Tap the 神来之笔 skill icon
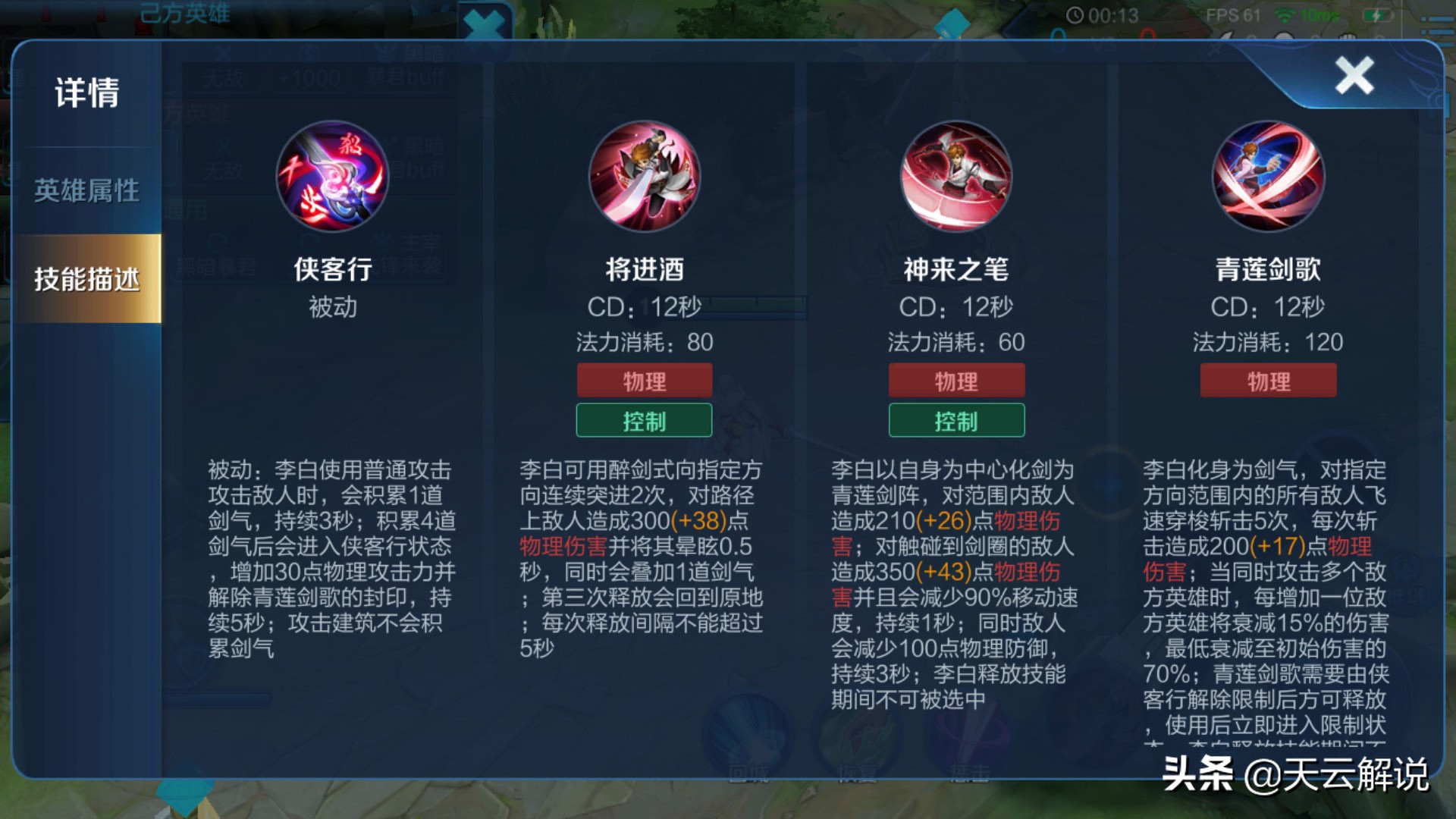This screenshot has width=1456, height=819. point(957,176)
